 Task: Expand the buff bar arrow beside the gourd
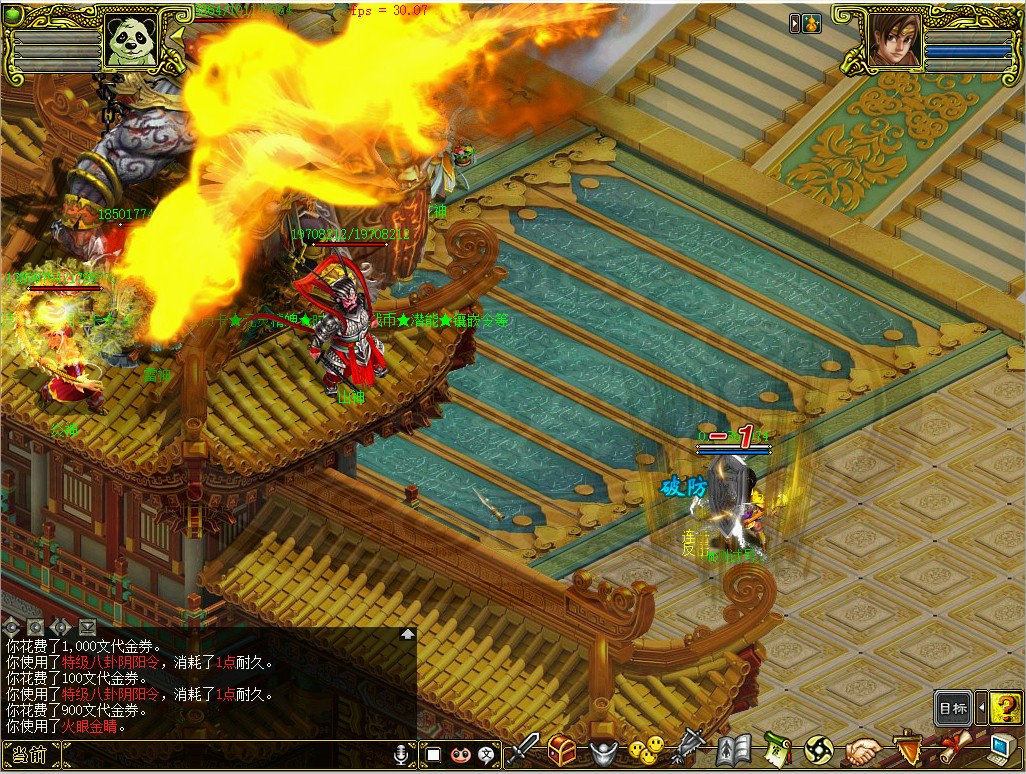pos(795,23)
